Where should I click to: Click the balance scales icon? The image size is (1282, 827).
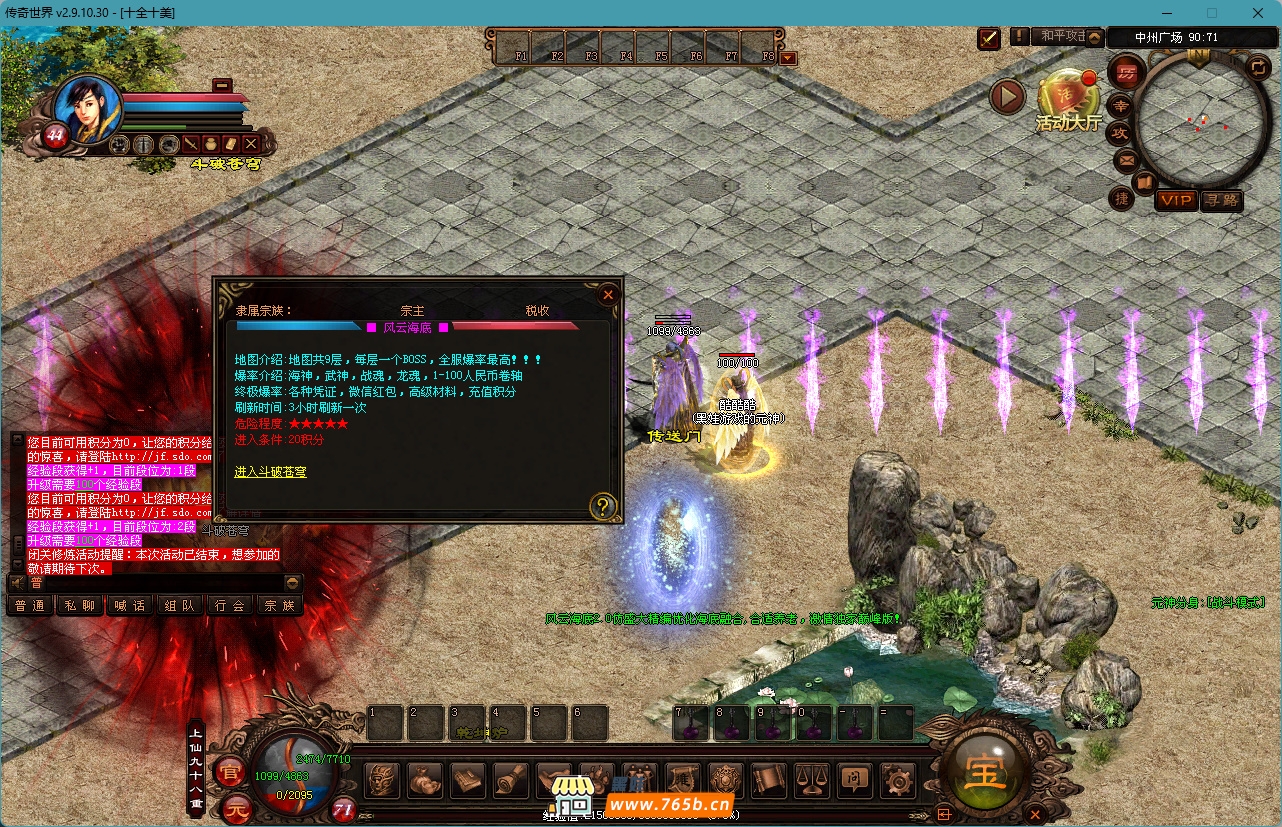click(811, 779)
